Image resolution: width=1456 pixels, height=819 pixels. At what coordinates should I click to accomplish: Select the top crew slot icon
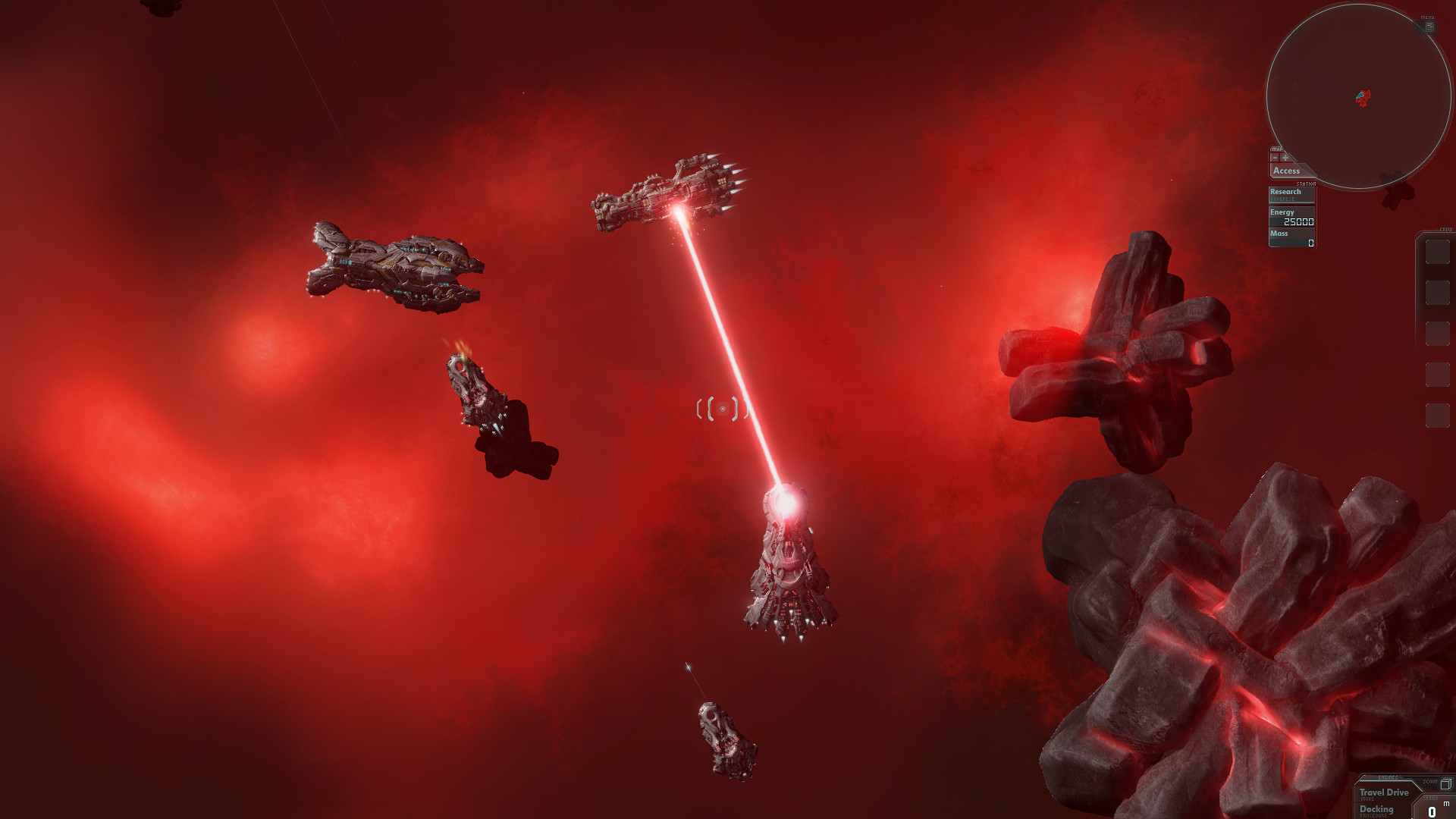(1438, 251)
